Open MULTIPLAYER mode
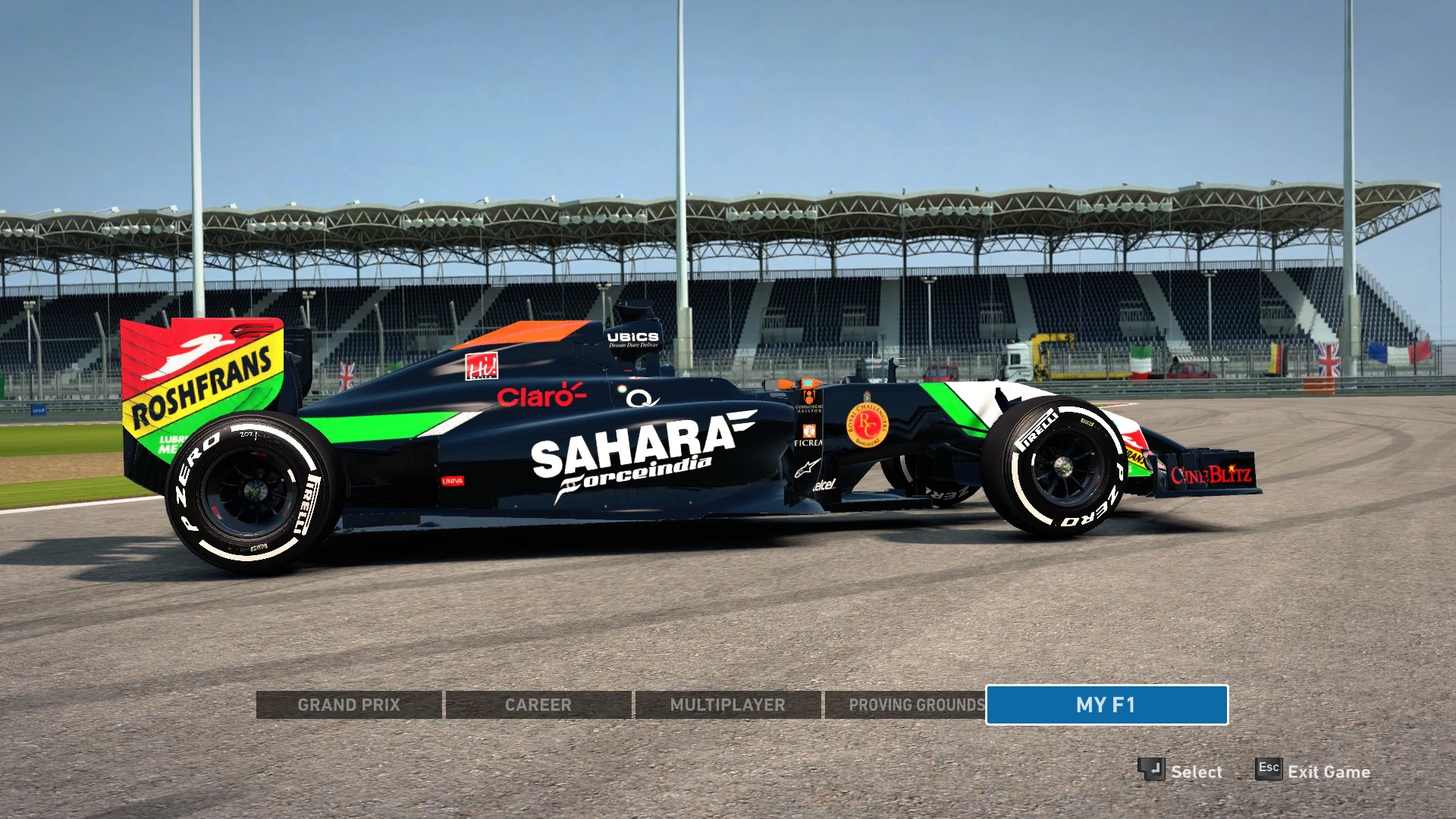Image resolution: width=1456 pixels, height=819 pixels. click(x=726, y=704)
